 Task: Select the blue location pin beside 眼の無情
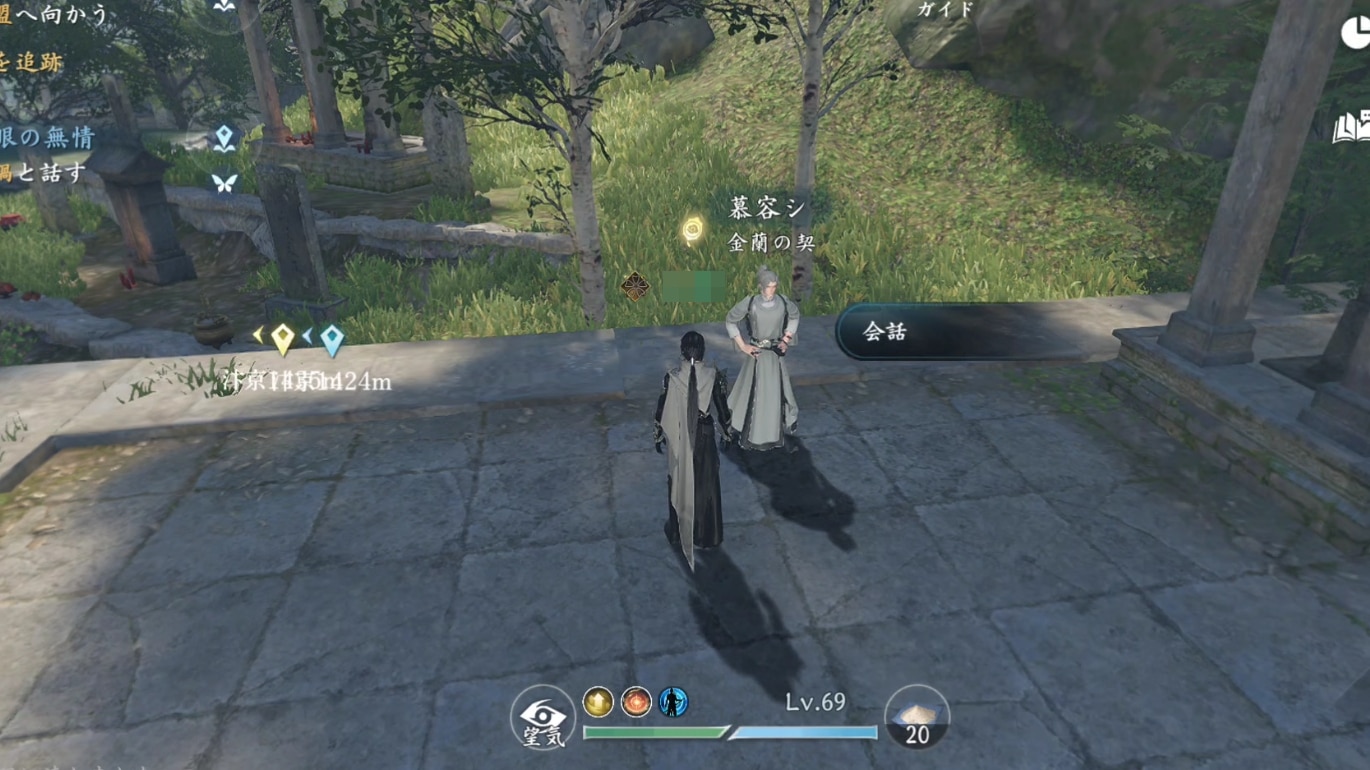click(224, 138)
